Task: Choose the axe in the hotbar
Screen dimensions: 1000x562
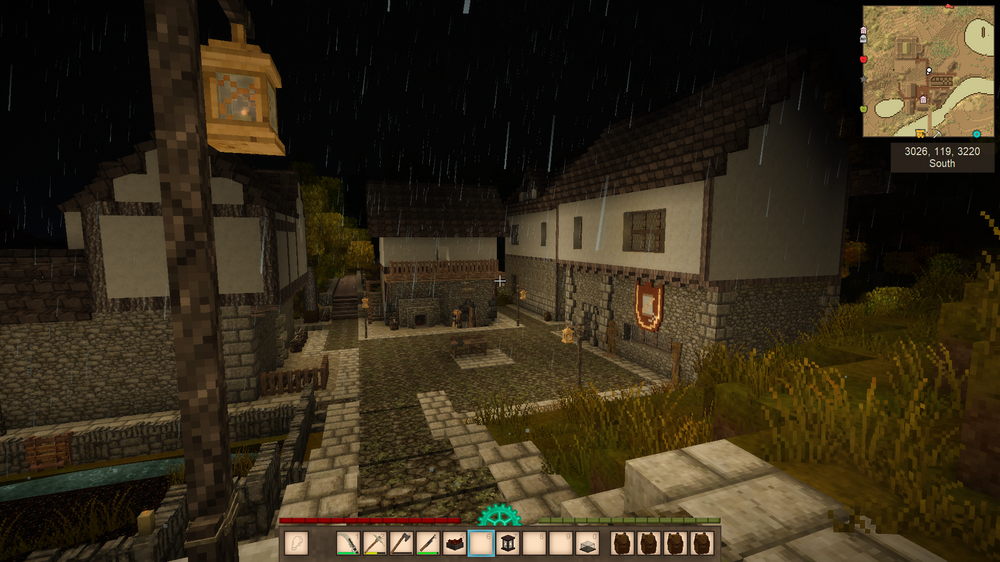Action: [x=401, y=544]
